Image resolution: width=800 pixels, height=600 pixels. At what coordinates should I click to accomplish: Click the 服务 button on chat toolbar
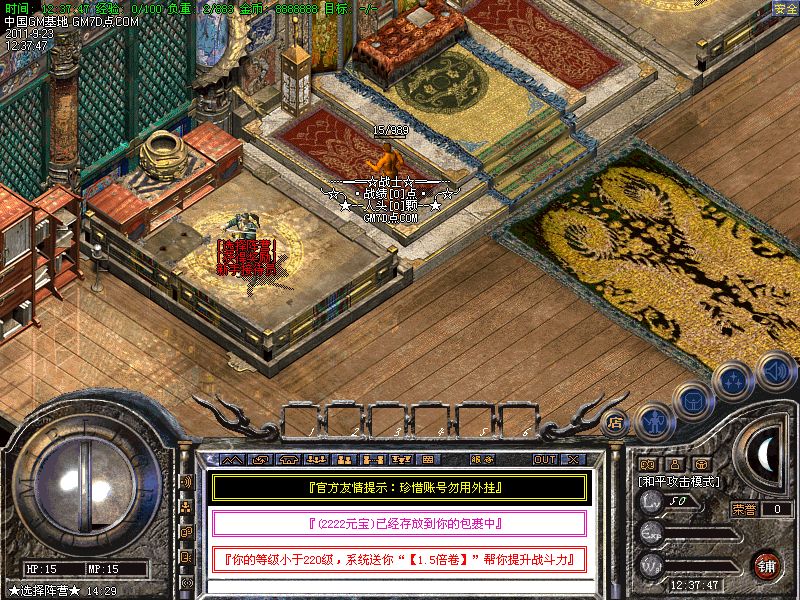pos(482,459)
